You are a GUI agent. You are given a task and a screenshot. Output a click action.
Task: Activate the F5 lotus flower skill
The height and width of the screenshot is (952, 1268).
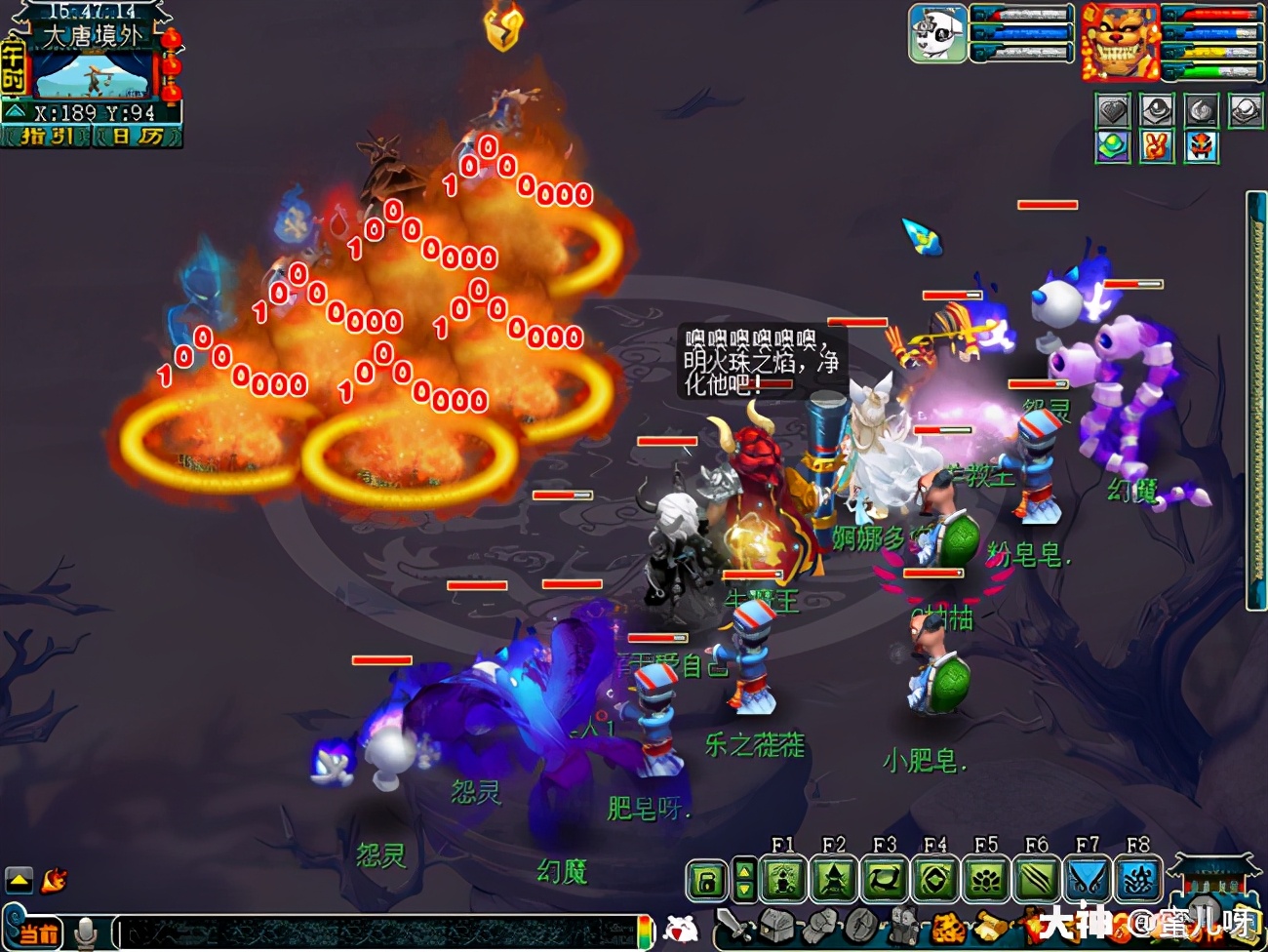coord(986,881)
